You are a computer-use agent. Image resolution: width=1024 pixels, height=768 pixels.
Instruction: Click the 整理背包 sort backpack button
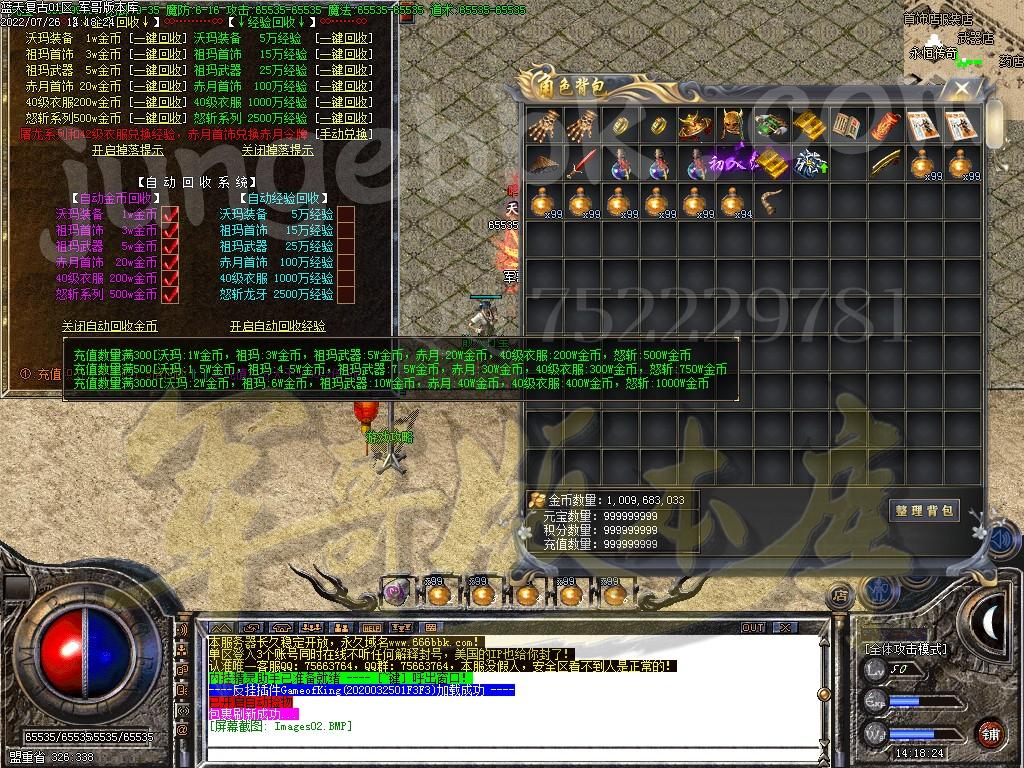click(x=924, y=510)
